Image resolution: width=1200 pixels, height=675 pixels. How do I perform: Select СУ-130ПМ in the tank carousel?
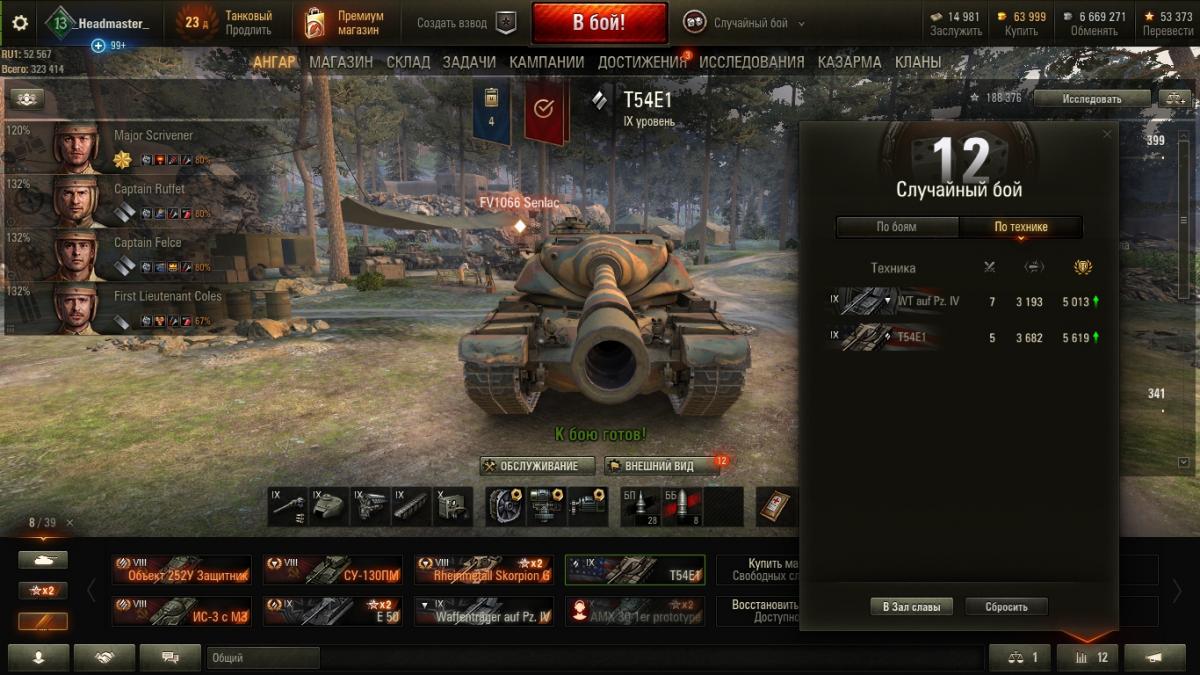point(332,570)
